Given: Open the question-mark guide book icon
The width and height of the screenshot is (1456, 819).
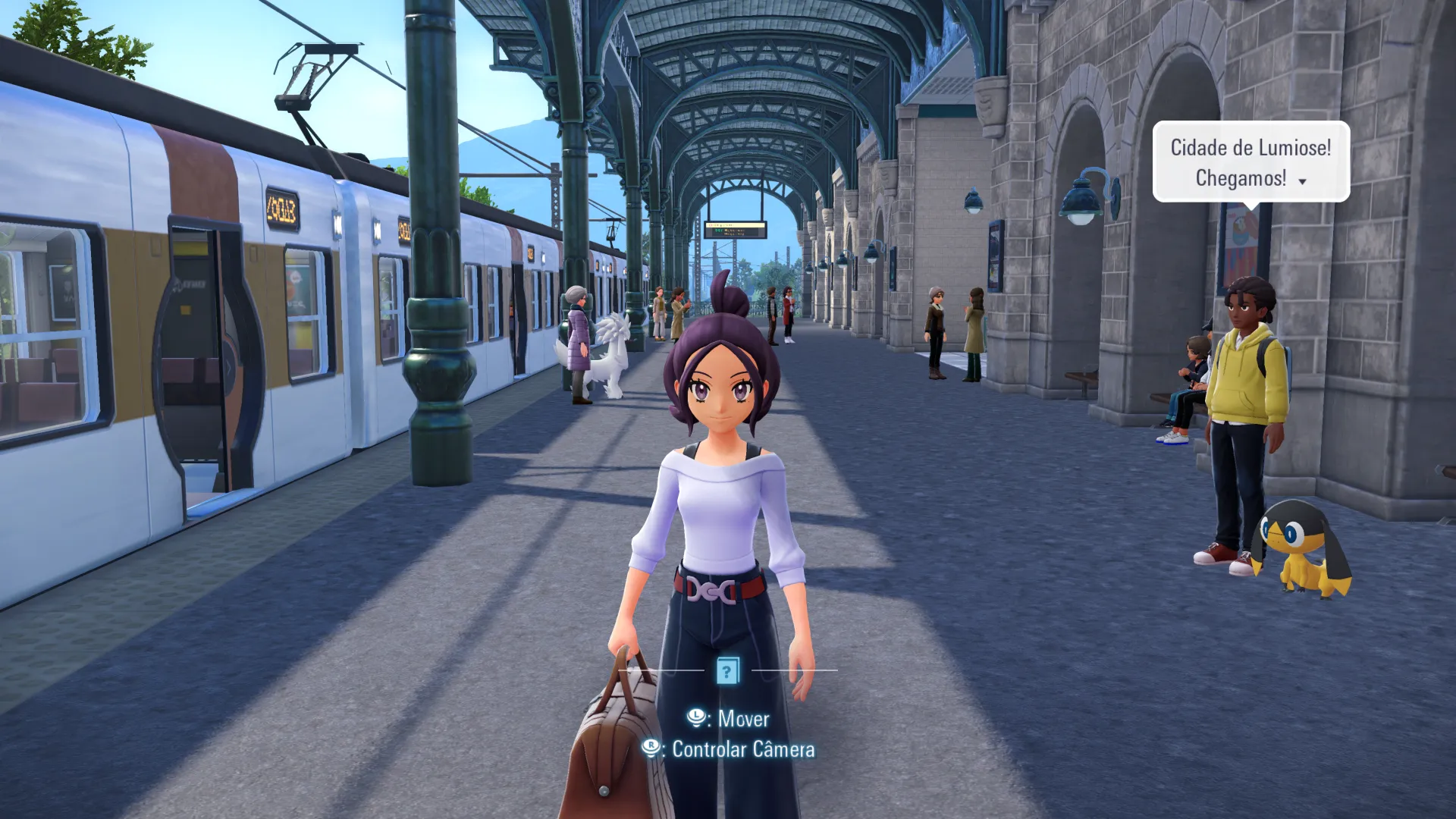Looking at the screenshot, I should 727,670.
